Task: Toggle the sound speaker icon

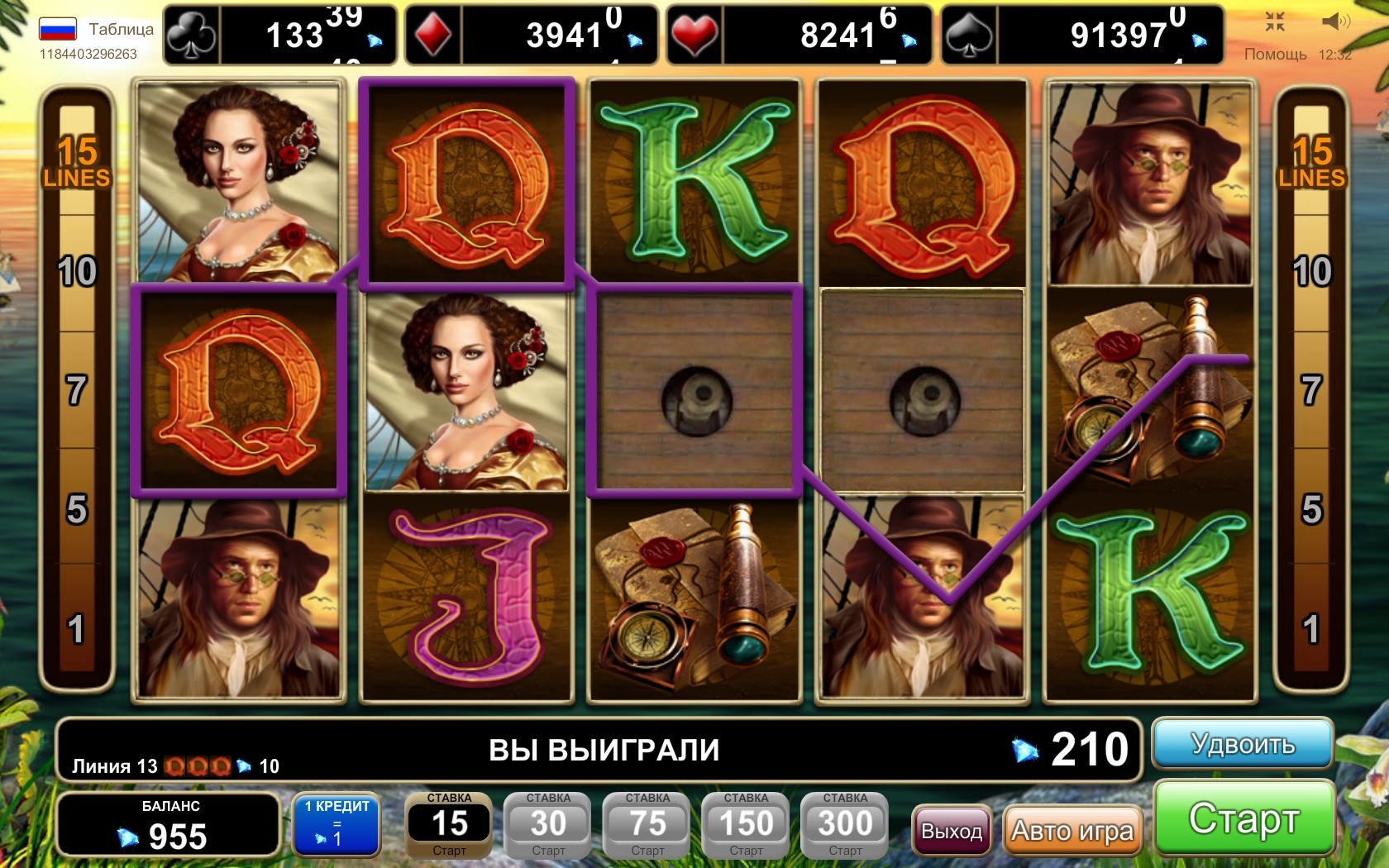Action: (x=1335, y=21)
